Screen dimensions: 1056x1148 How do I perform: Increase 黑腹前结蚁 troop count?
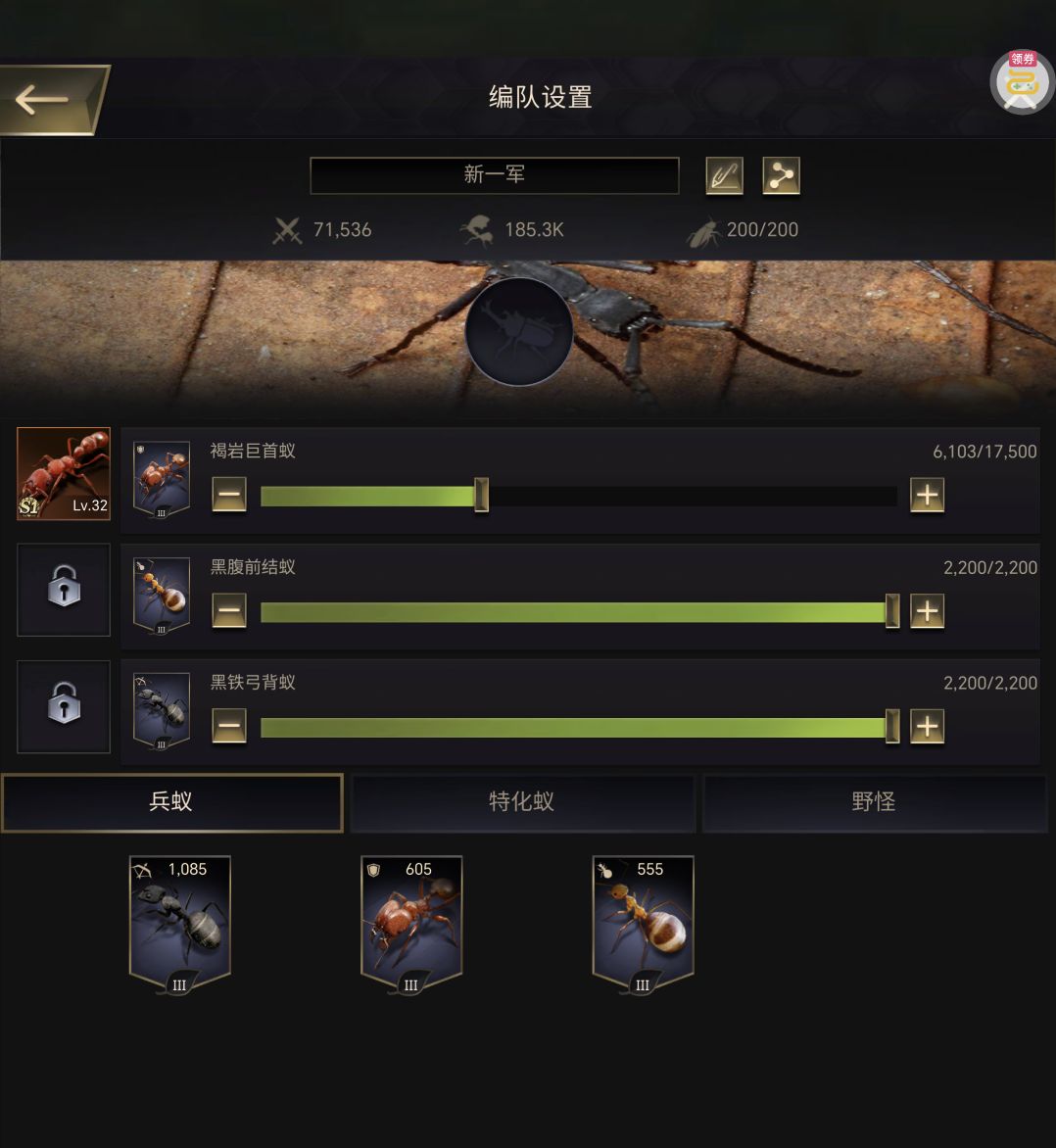point(927,611)
